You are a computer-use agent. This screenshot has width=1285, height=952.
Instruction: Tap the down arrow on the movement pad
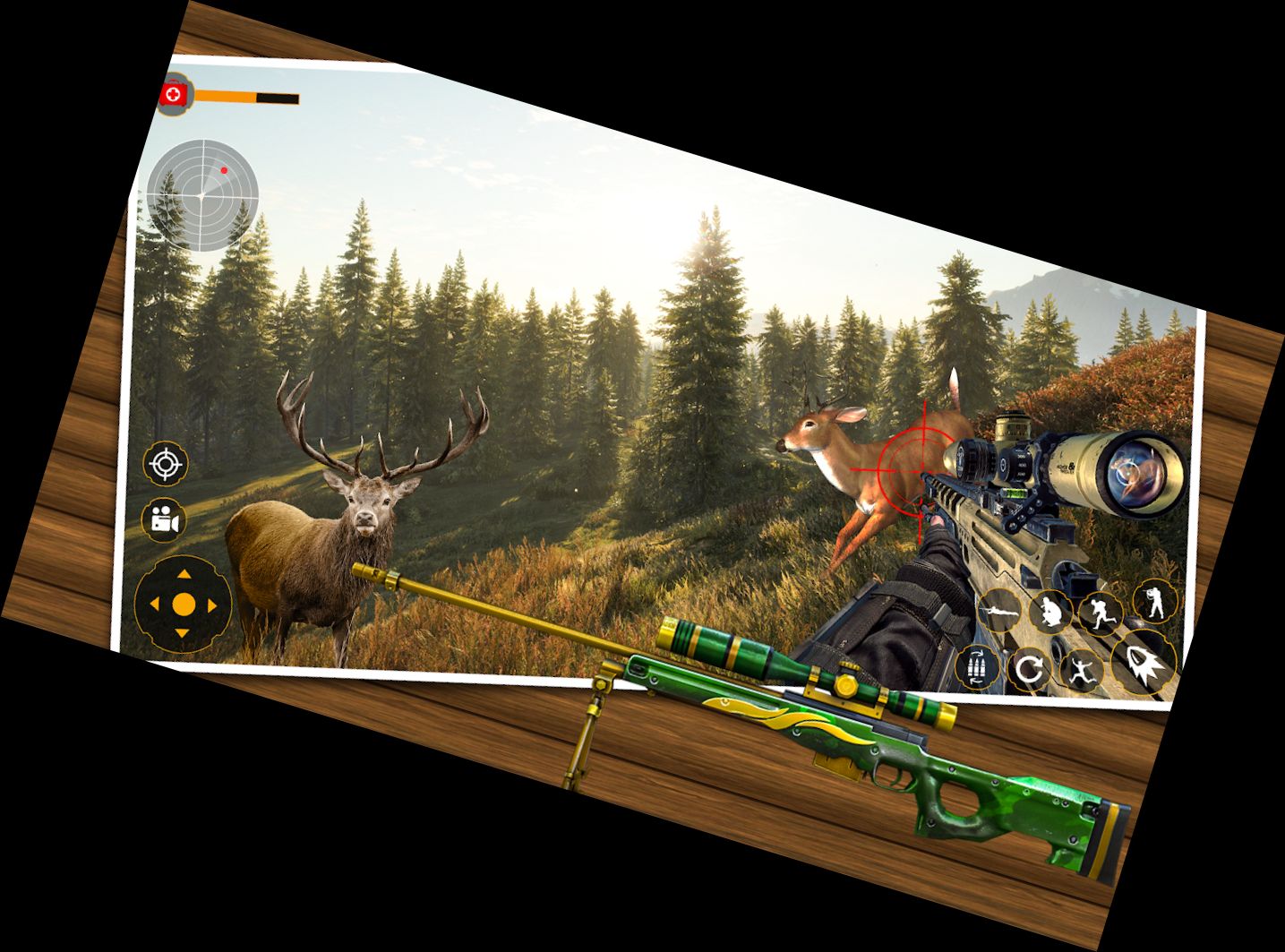coord(182,634)
